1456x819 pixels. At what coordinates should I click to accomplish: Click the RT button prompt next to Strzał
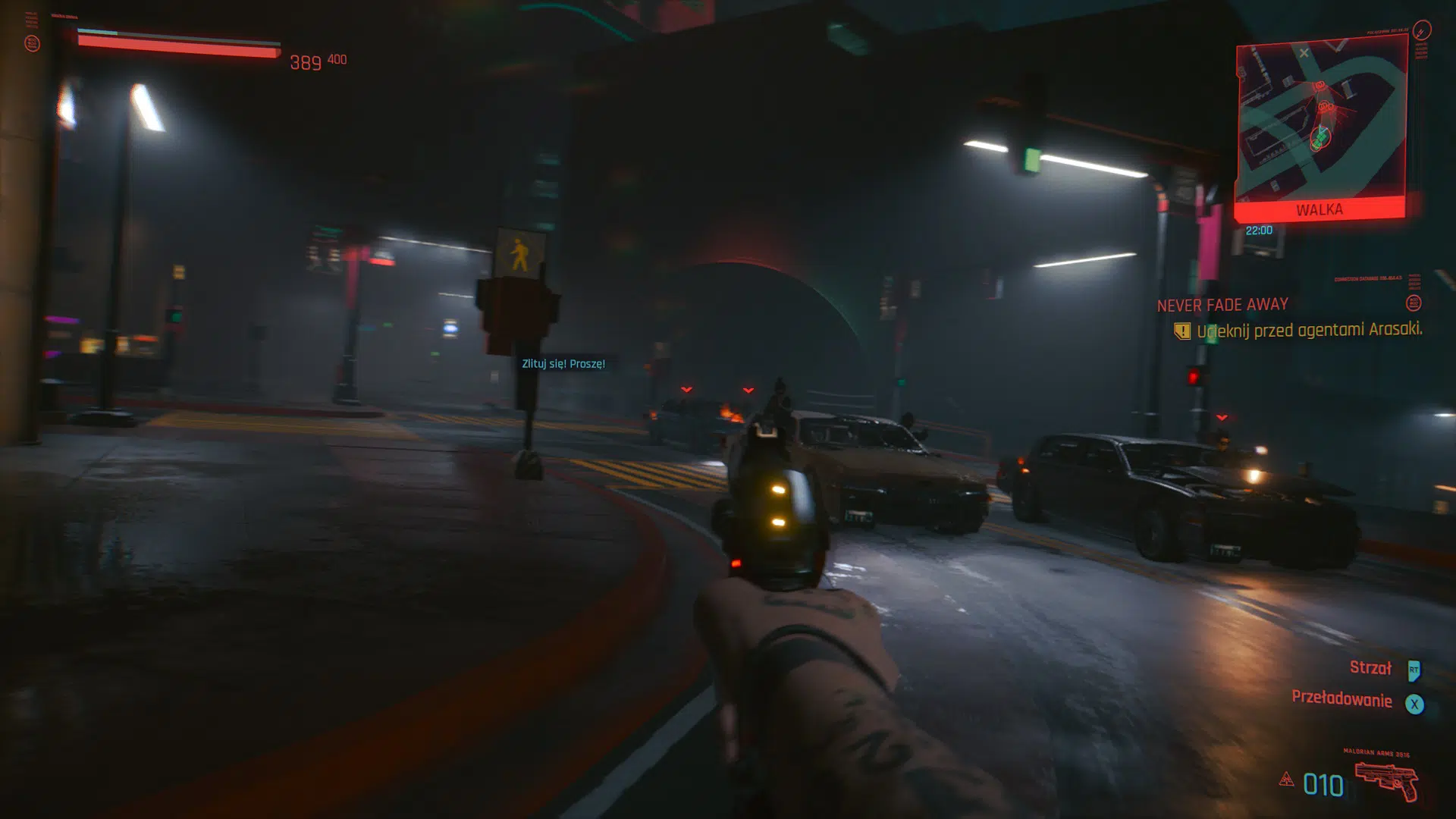click(x=1413, y=670)
